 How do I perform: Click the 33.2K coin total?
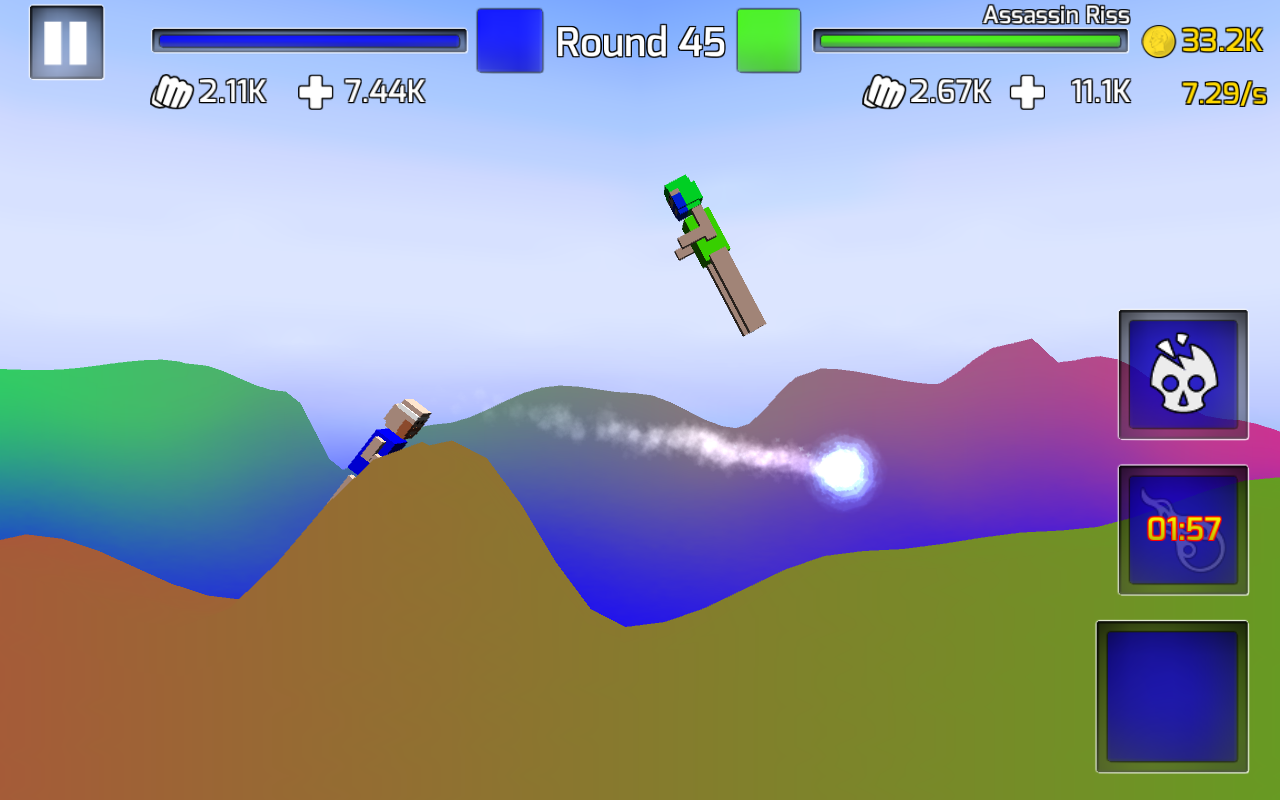1222,42
